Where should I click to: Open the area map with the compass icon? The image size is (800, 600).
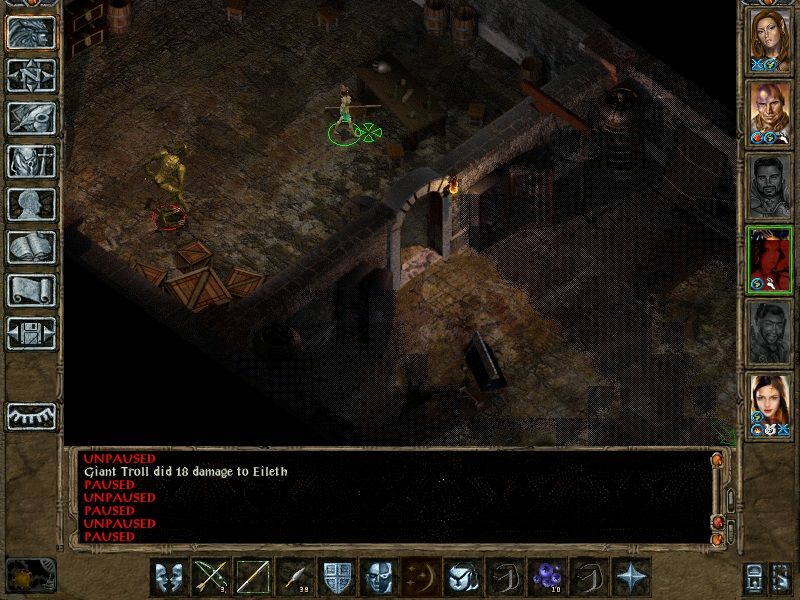(x=31, y=75)
